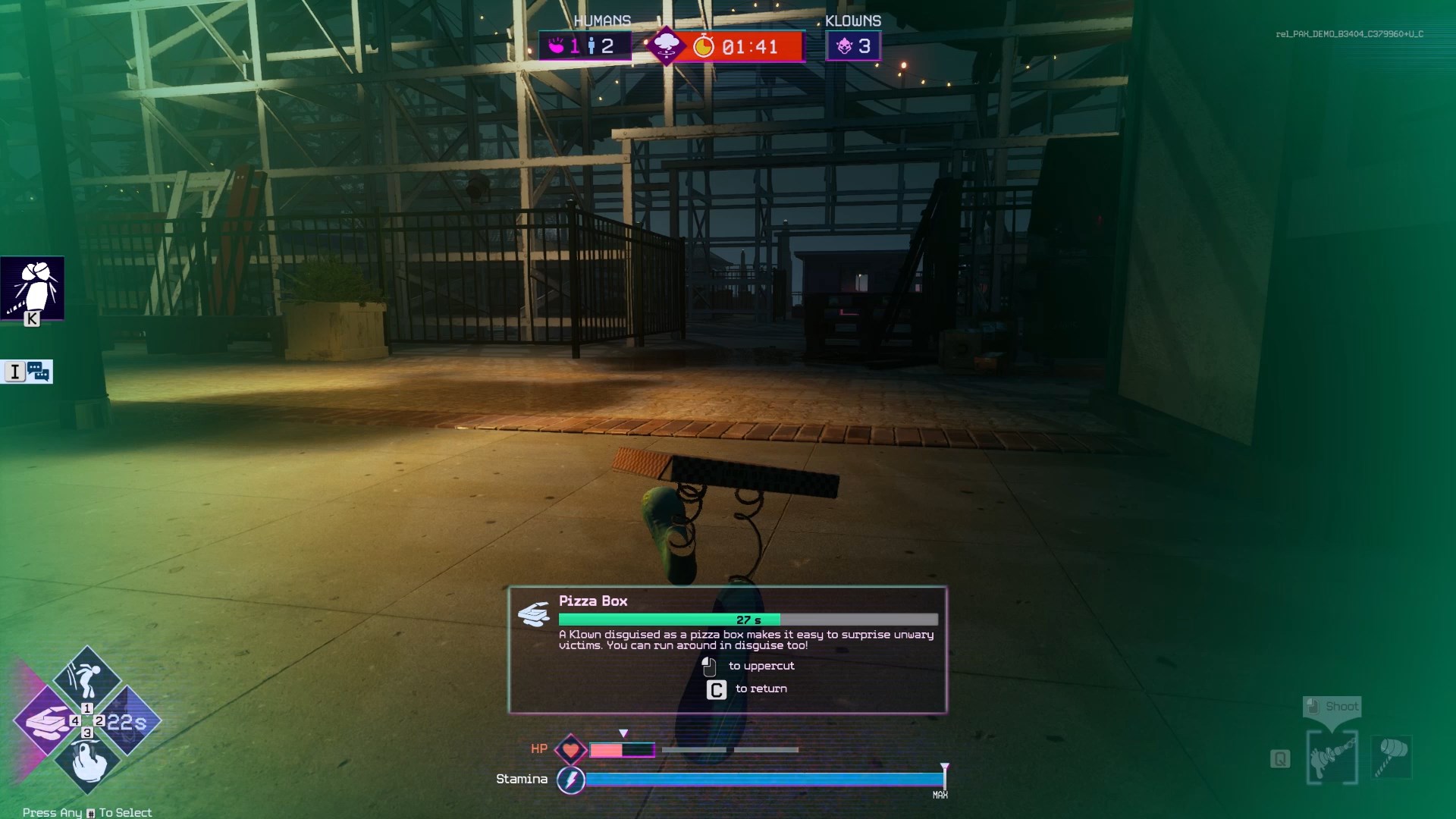Activate the stomping figure ability
Viewport: 1456px width, 819px height.
[x=86, y=677]
